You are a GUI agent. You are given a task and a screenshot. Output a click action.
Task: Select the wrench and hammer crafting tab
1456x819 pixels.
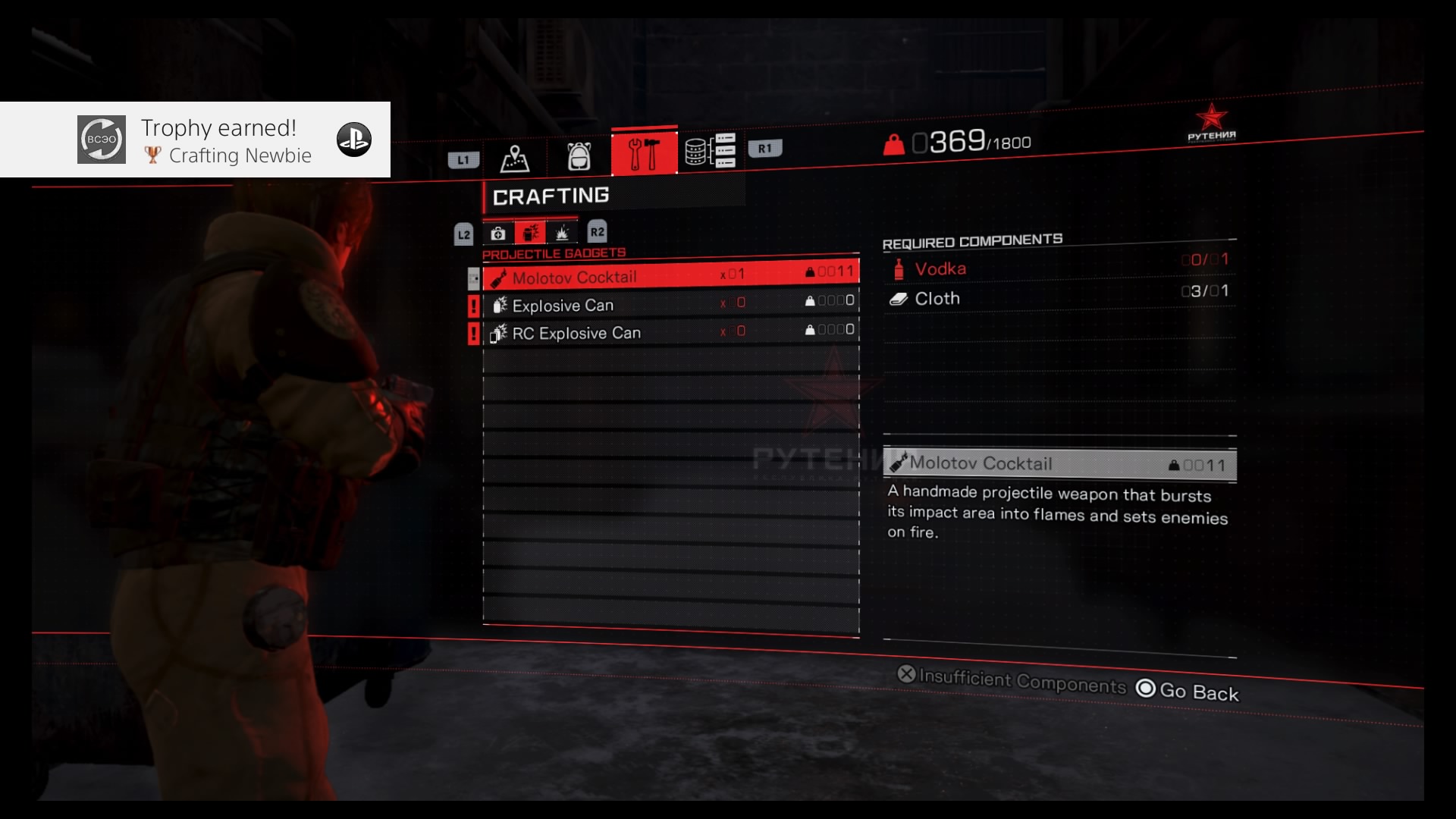644,152
